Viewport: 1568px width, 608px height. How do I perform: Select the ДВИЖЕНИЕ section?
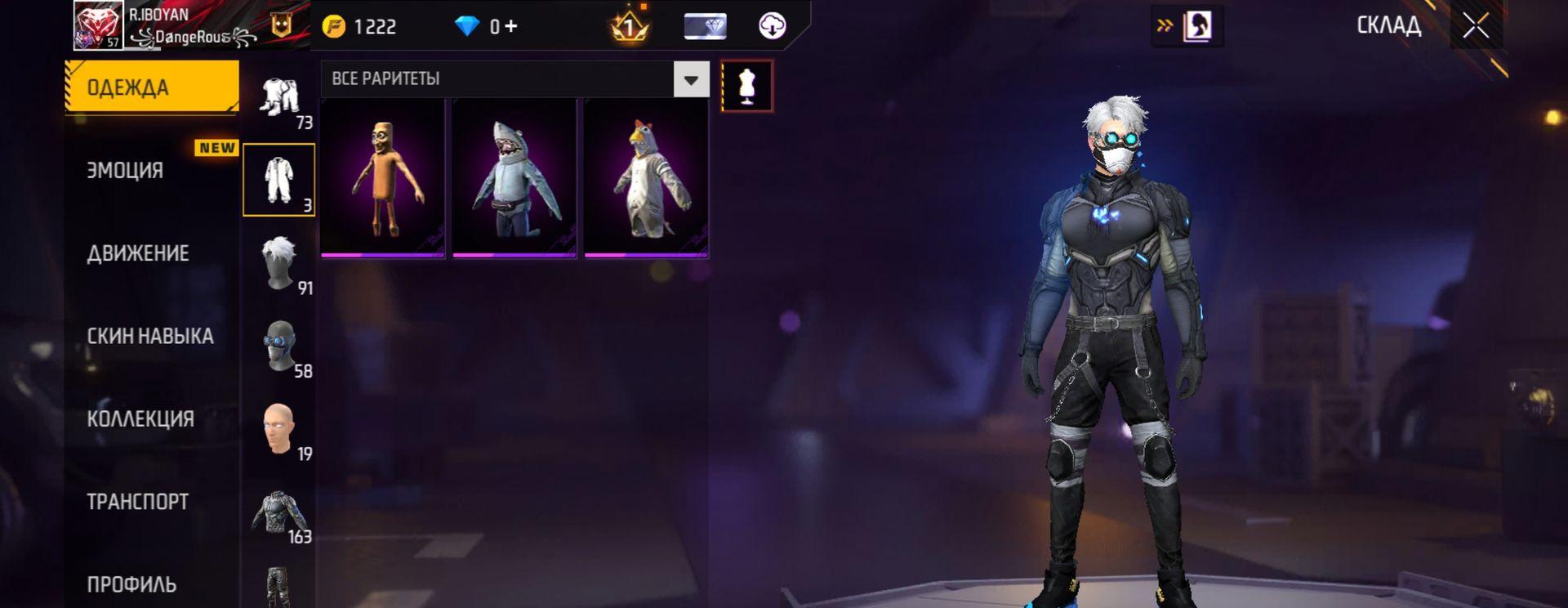pos(138,253)
